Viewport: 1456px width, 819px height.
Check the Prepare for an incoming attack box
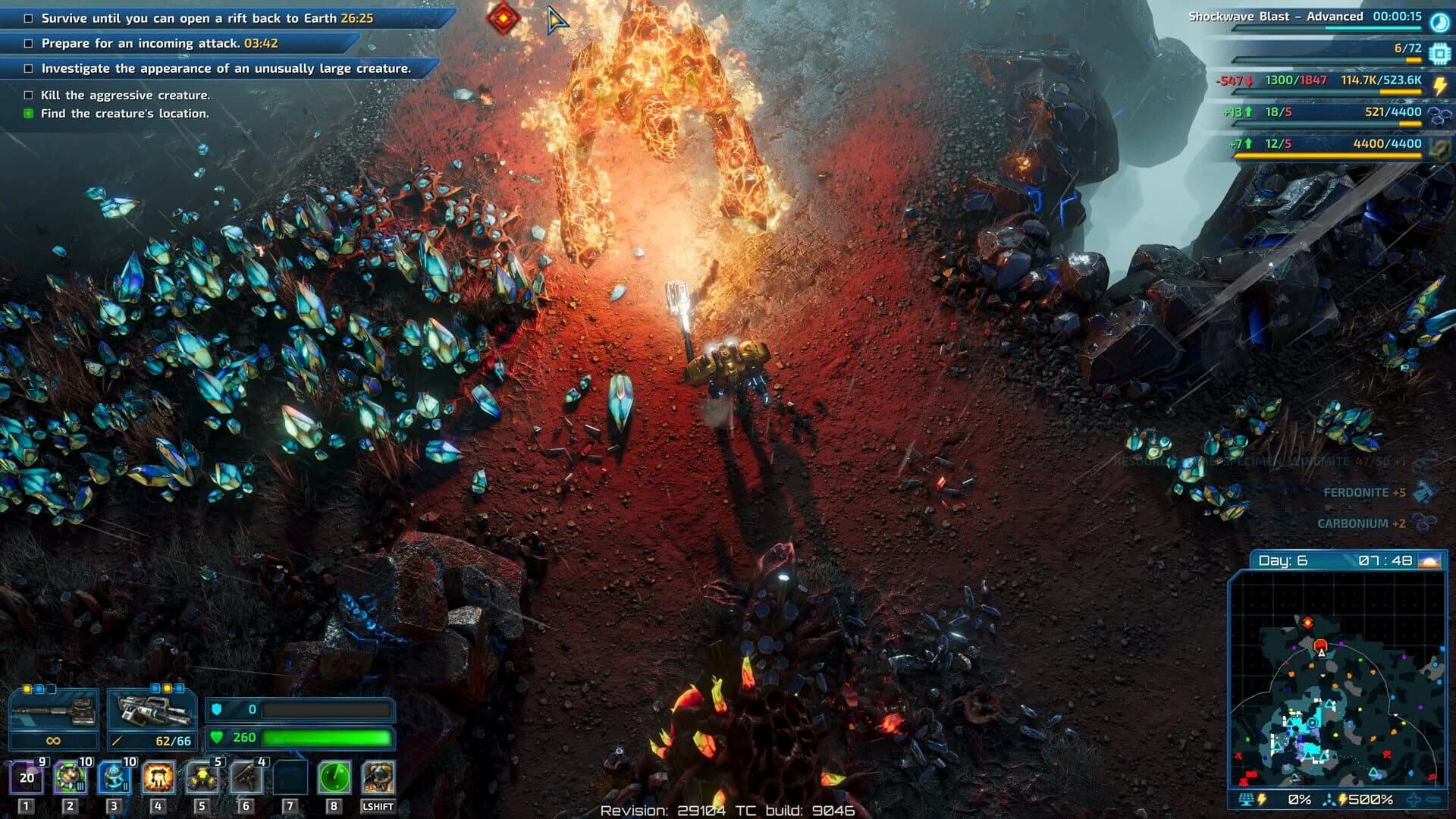[x=27, y=44]
